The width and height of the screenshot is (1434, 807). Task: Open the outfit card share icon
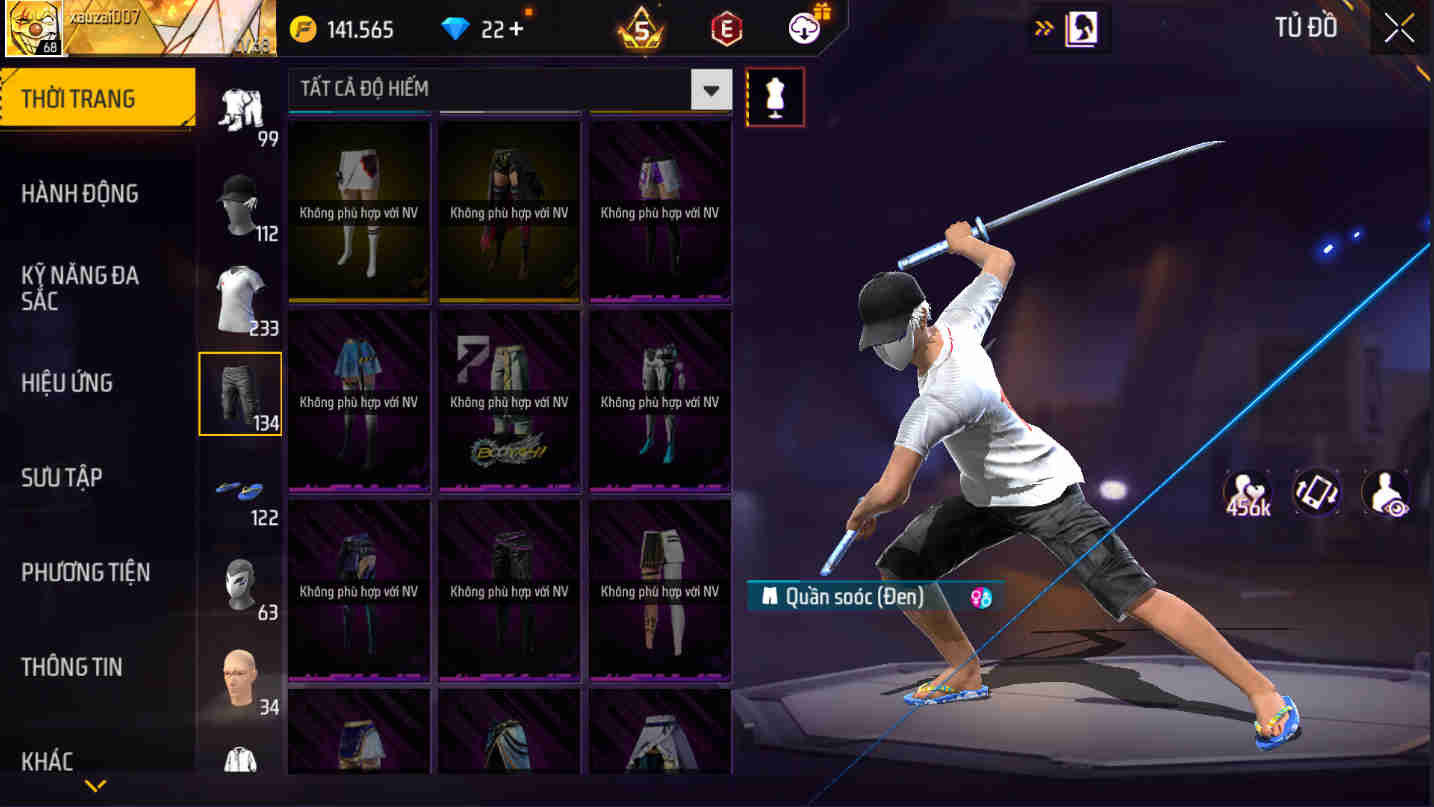coord(1316,492)
